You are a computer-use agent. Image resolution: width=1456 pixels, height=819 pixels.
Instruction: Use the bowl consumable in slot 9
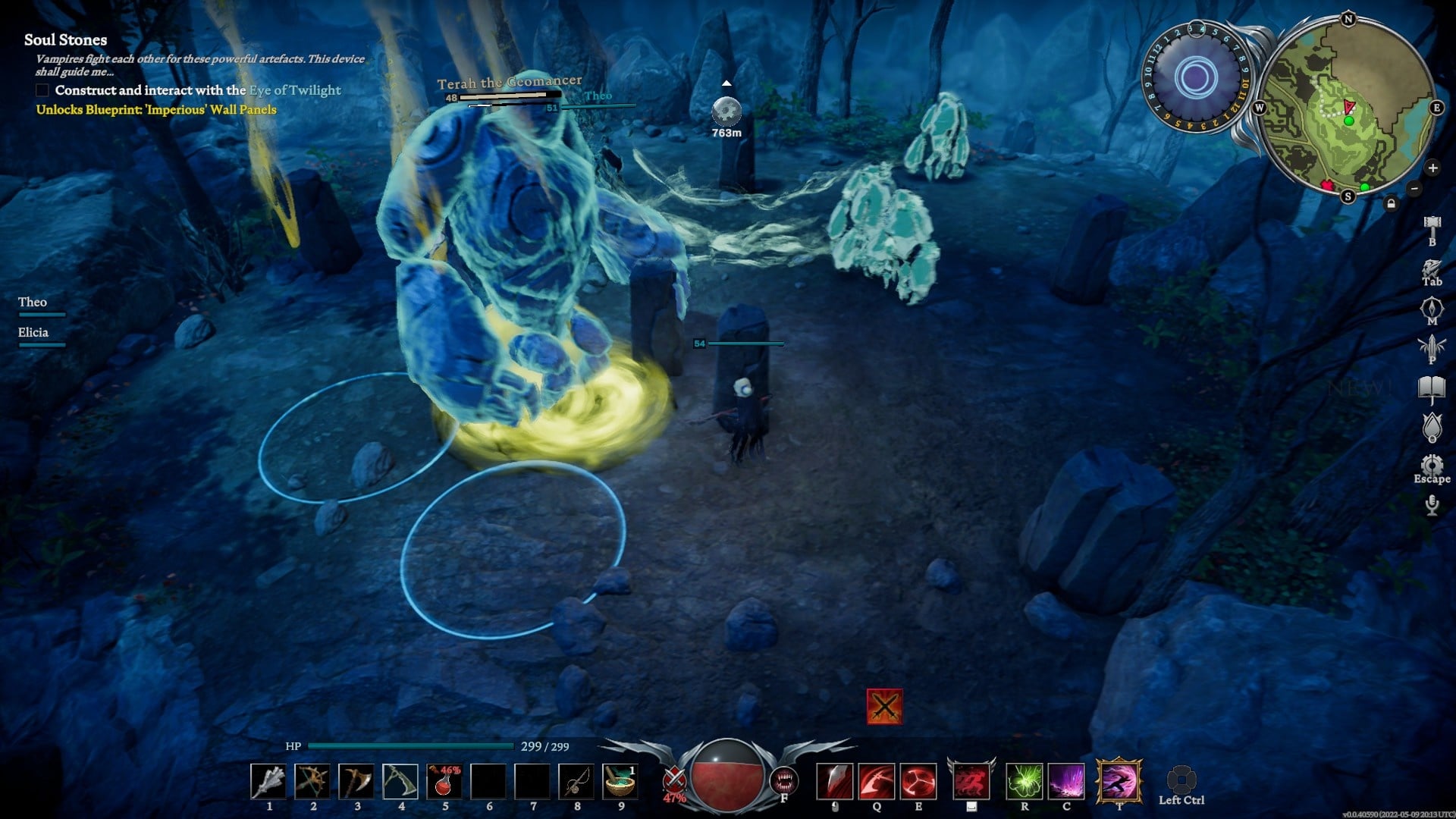[620, 781]
